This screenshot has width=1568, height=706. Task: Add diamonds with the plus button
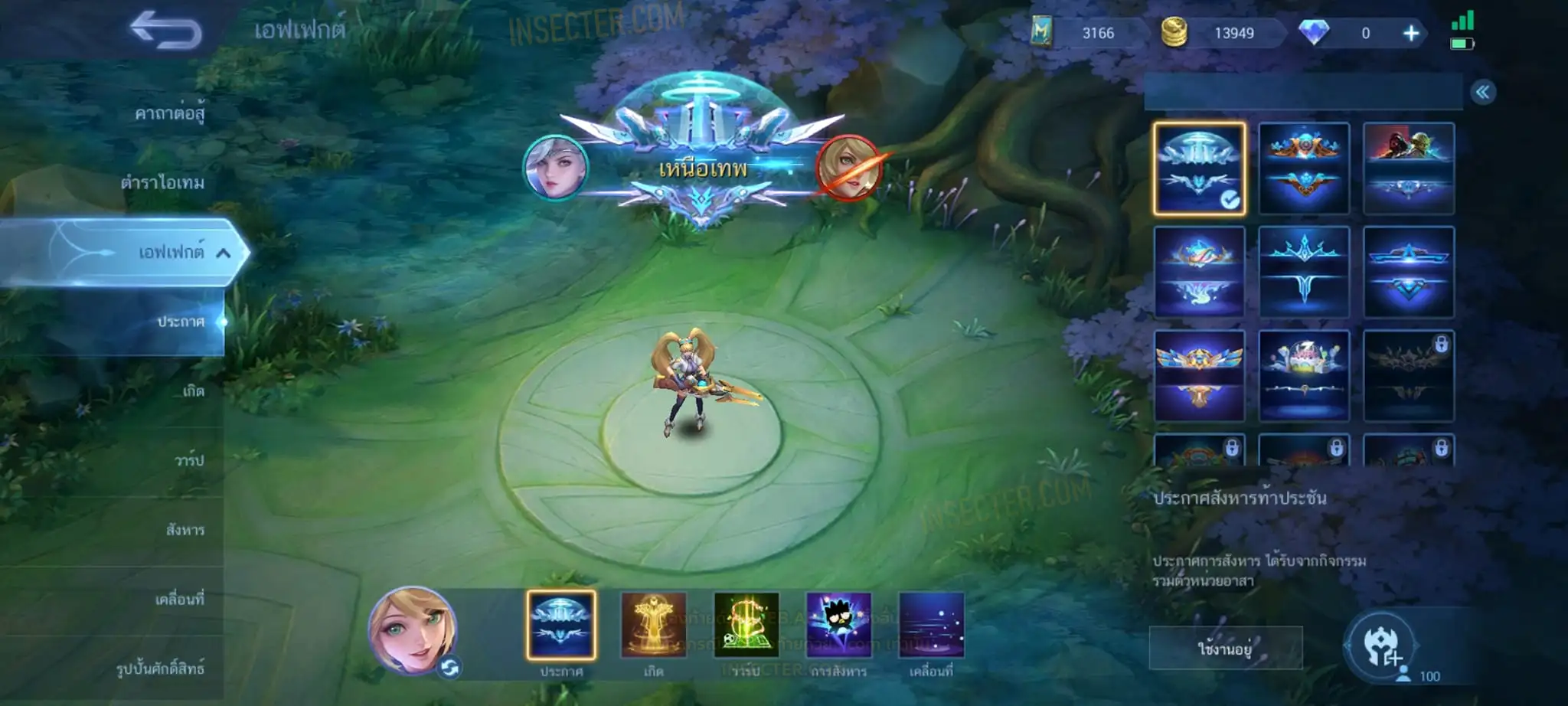(x=1410, y=33)
